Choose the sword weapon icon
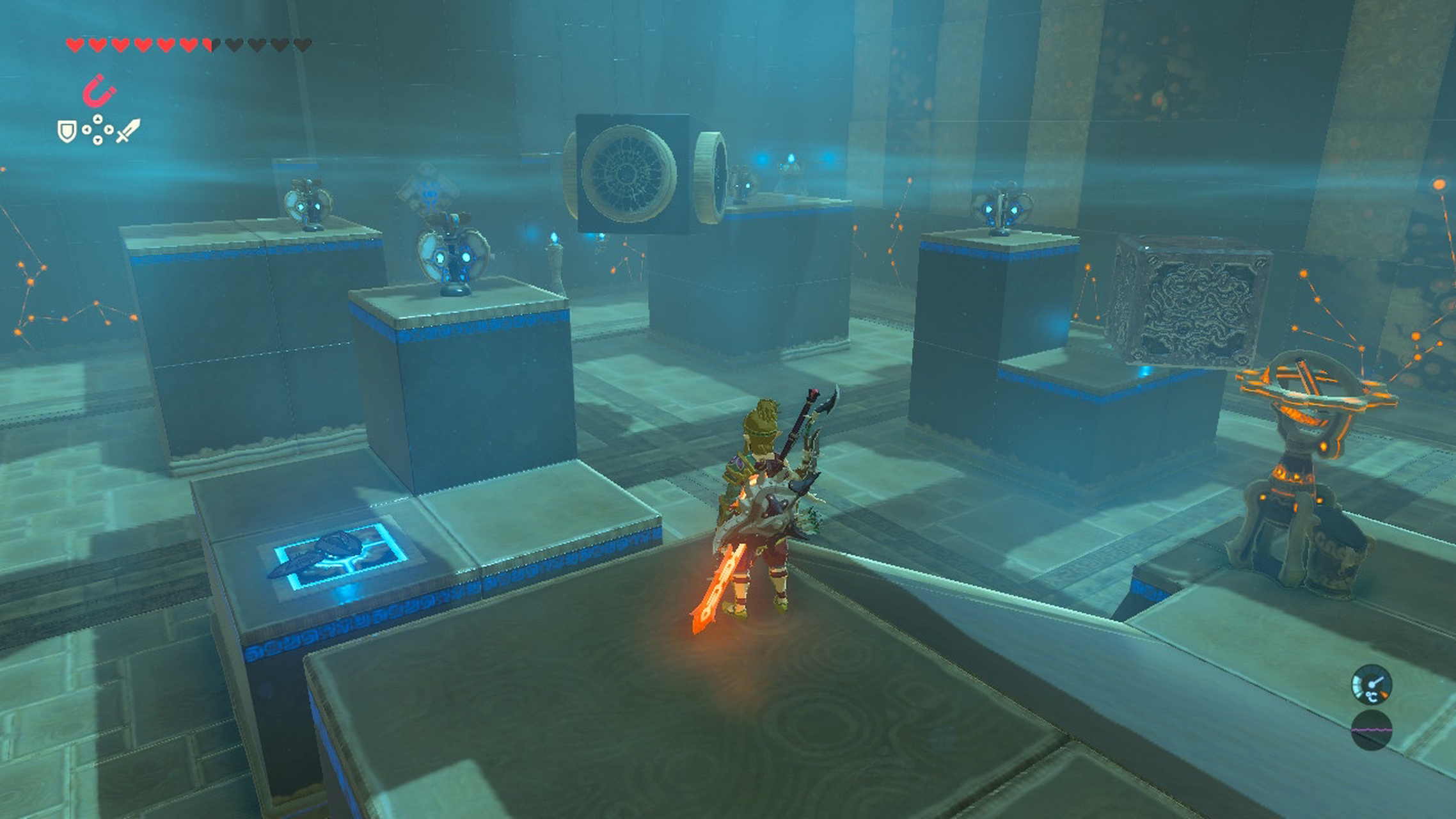 coord(128,131)
